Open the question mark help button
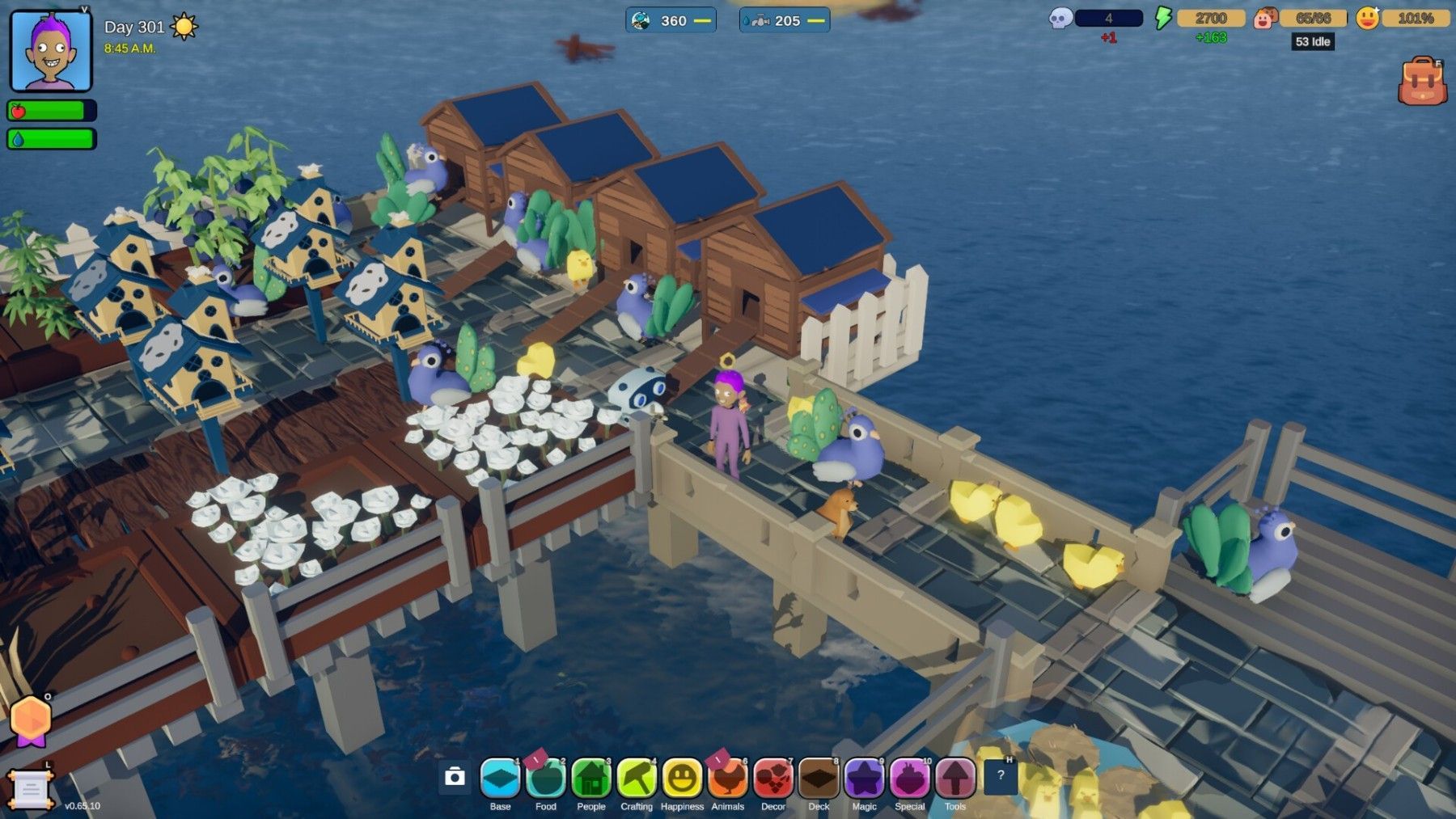The image size is (1456, 819). (1001, 776)
